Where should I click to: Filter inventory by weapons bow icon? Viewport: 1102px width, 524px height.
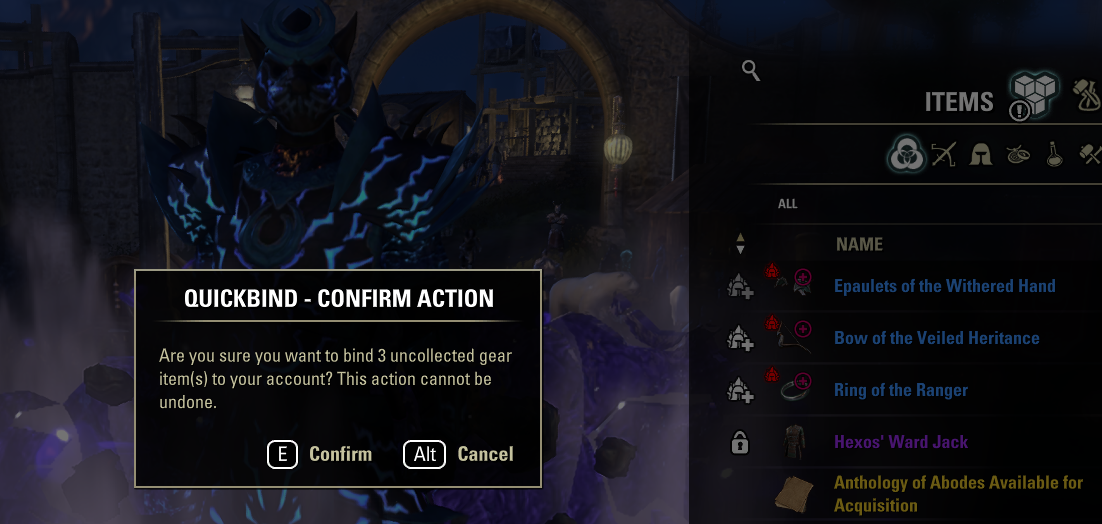(x=944, y=155)
